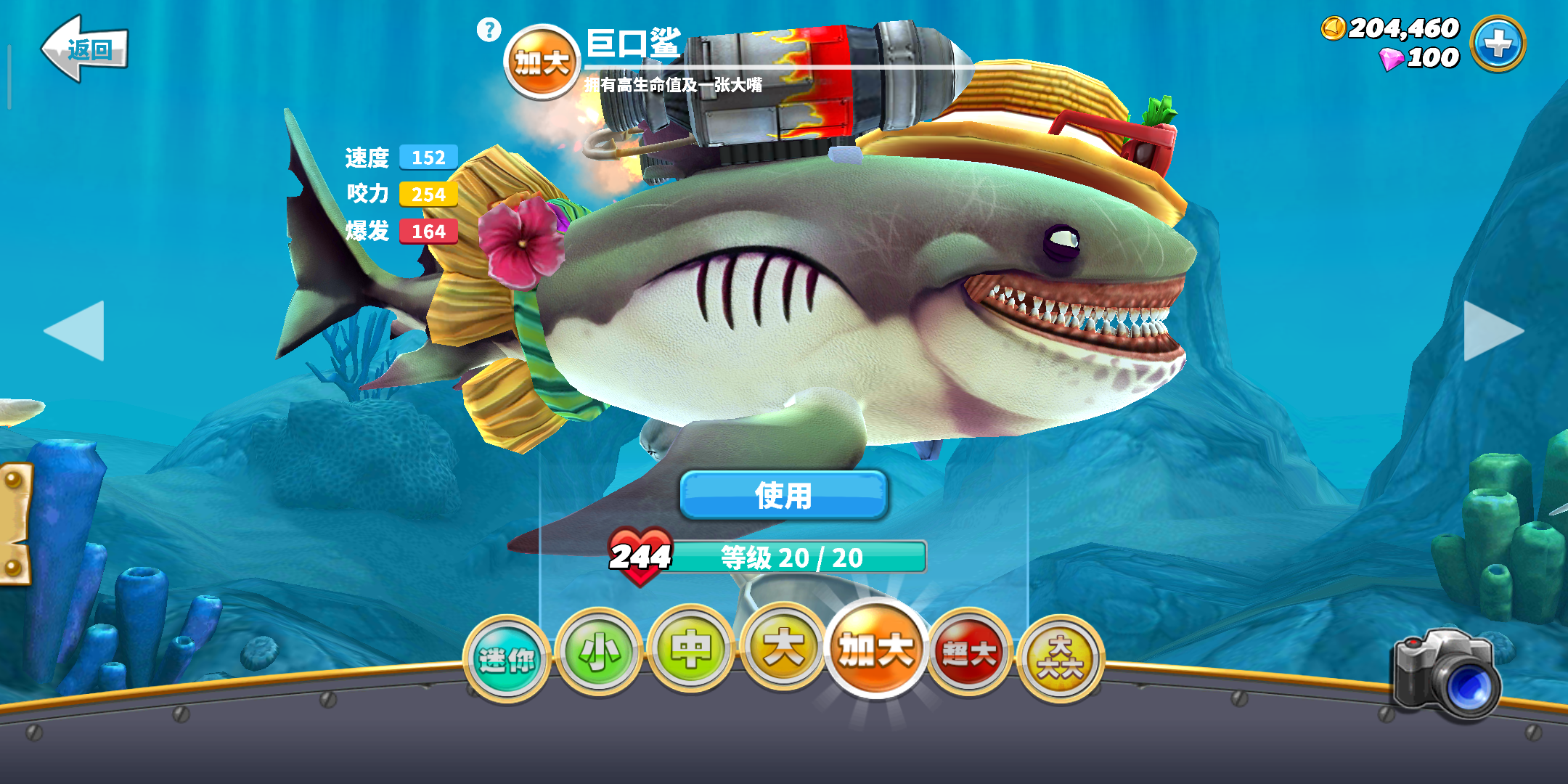Add currency with the blue plus button
Image resolution: width=1568 pixels, height=784 pixels.
tap(1498, 44)
